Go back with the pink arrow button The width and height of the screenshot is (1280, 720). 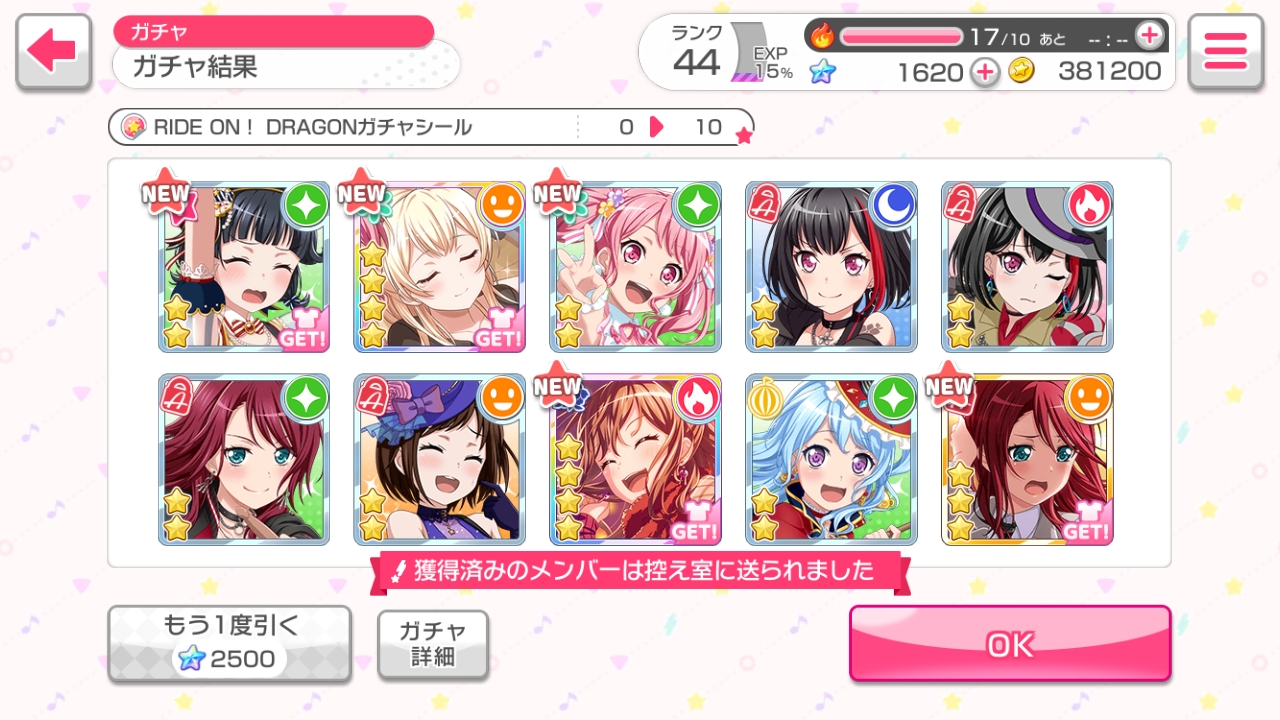(x=52, y=53)
